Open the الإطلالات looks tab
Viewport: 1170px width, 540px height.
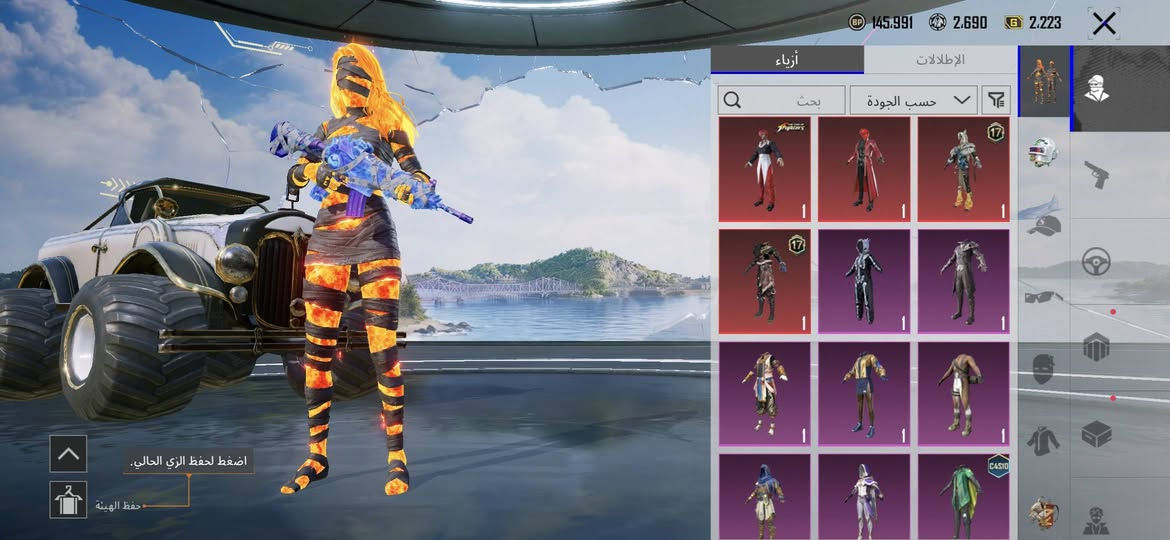[940, 59]
